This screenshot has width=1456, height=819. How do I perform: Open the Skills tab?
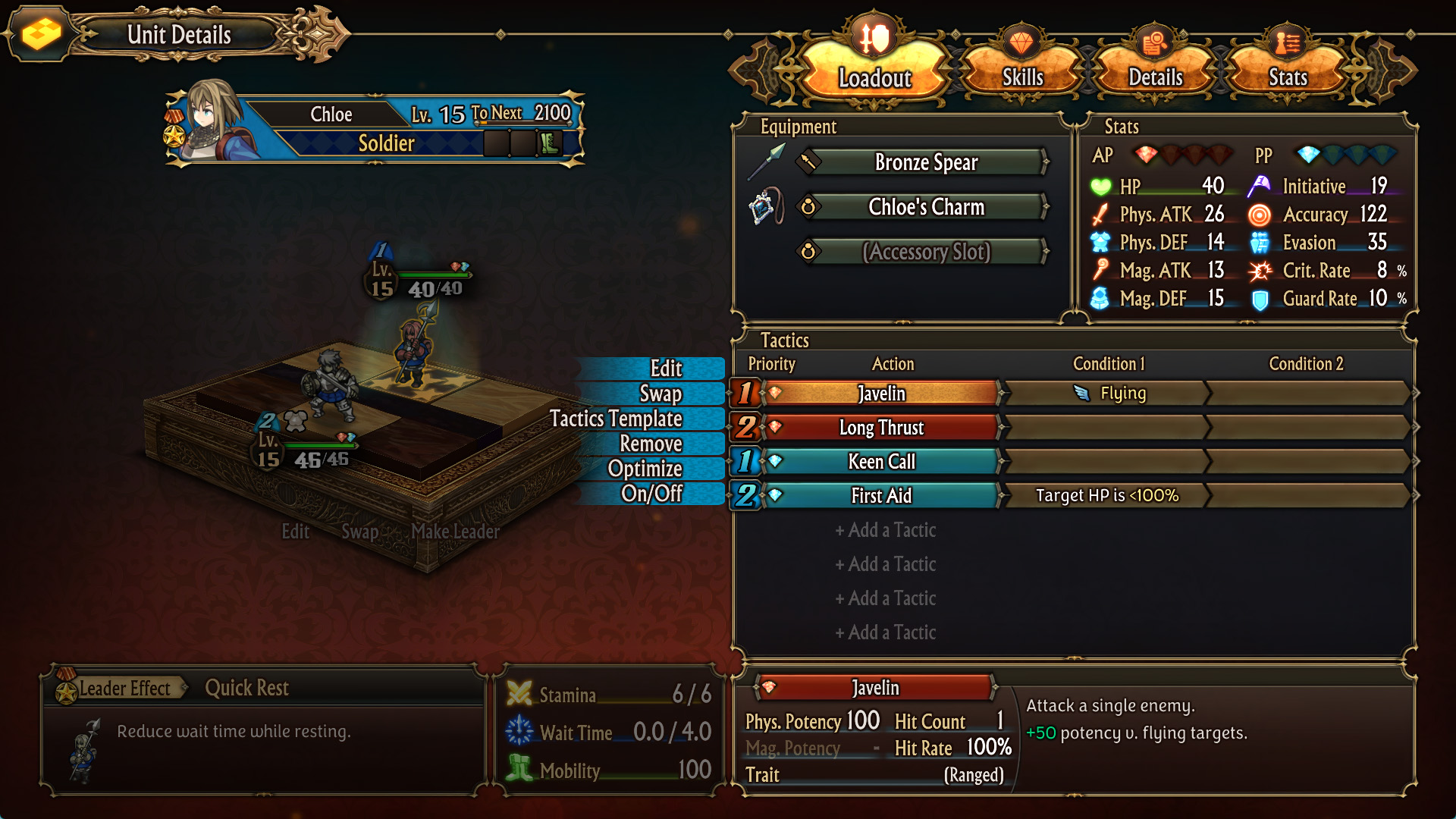(1022, 77)
